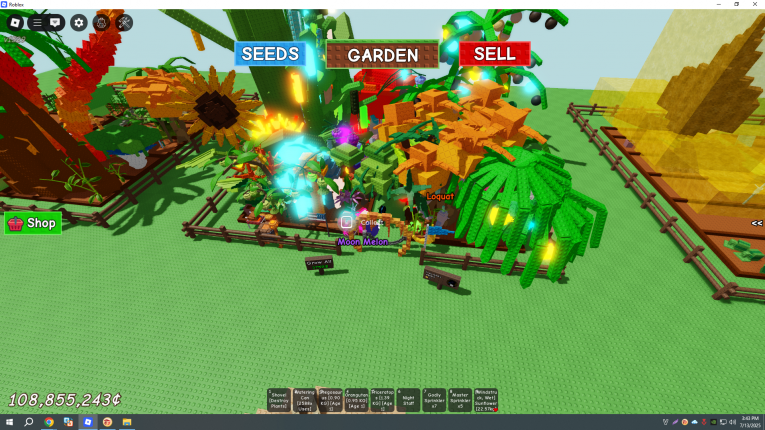Image resolution: width=765 pixels, height=430 pixels.
Task: Go to the GARDEN
Action: [382, 55]
